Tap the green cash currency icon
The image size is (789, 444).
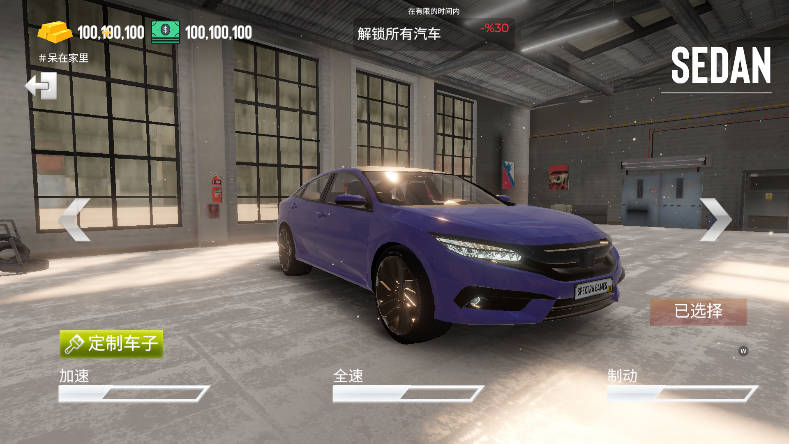point(166,32)
